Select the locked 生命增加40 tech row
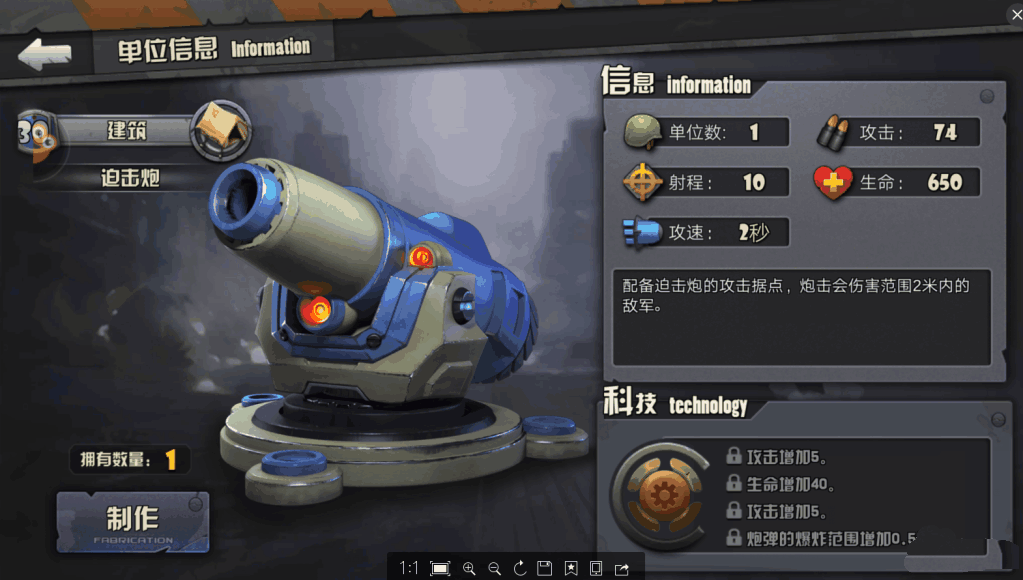 [x=790, y=485]
